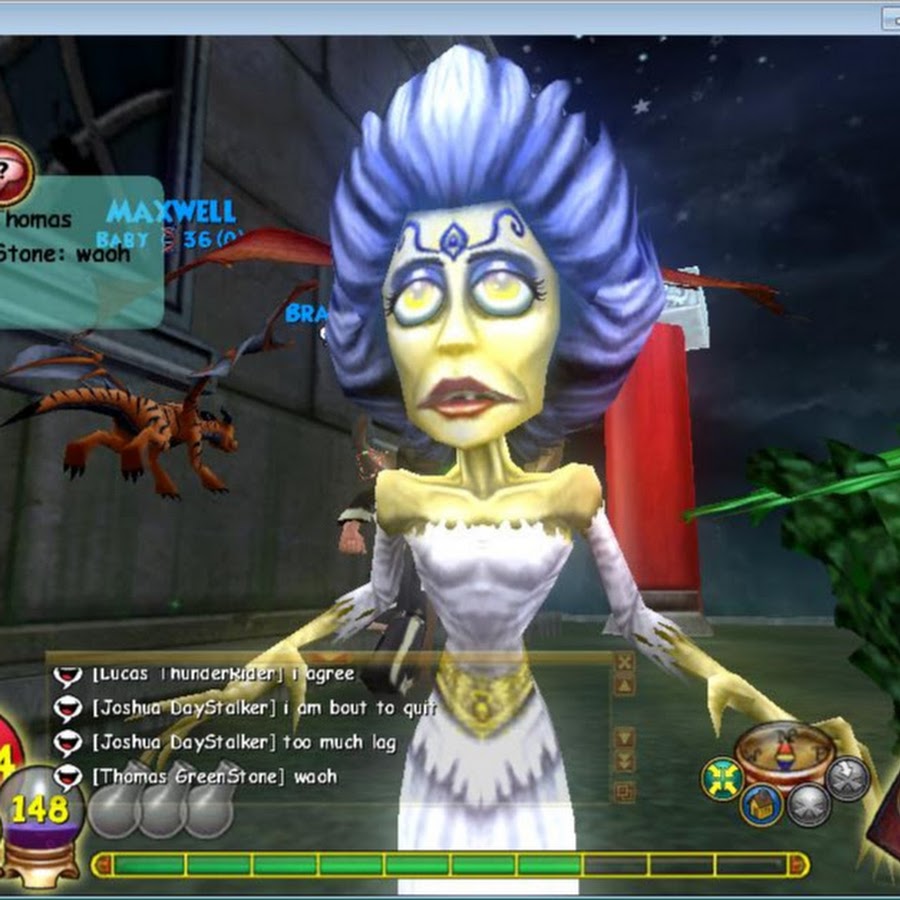Jump to latest chat with double-down arrow
Image resolution: width=900 pixels, height=900 pixels.
(624, 762)
